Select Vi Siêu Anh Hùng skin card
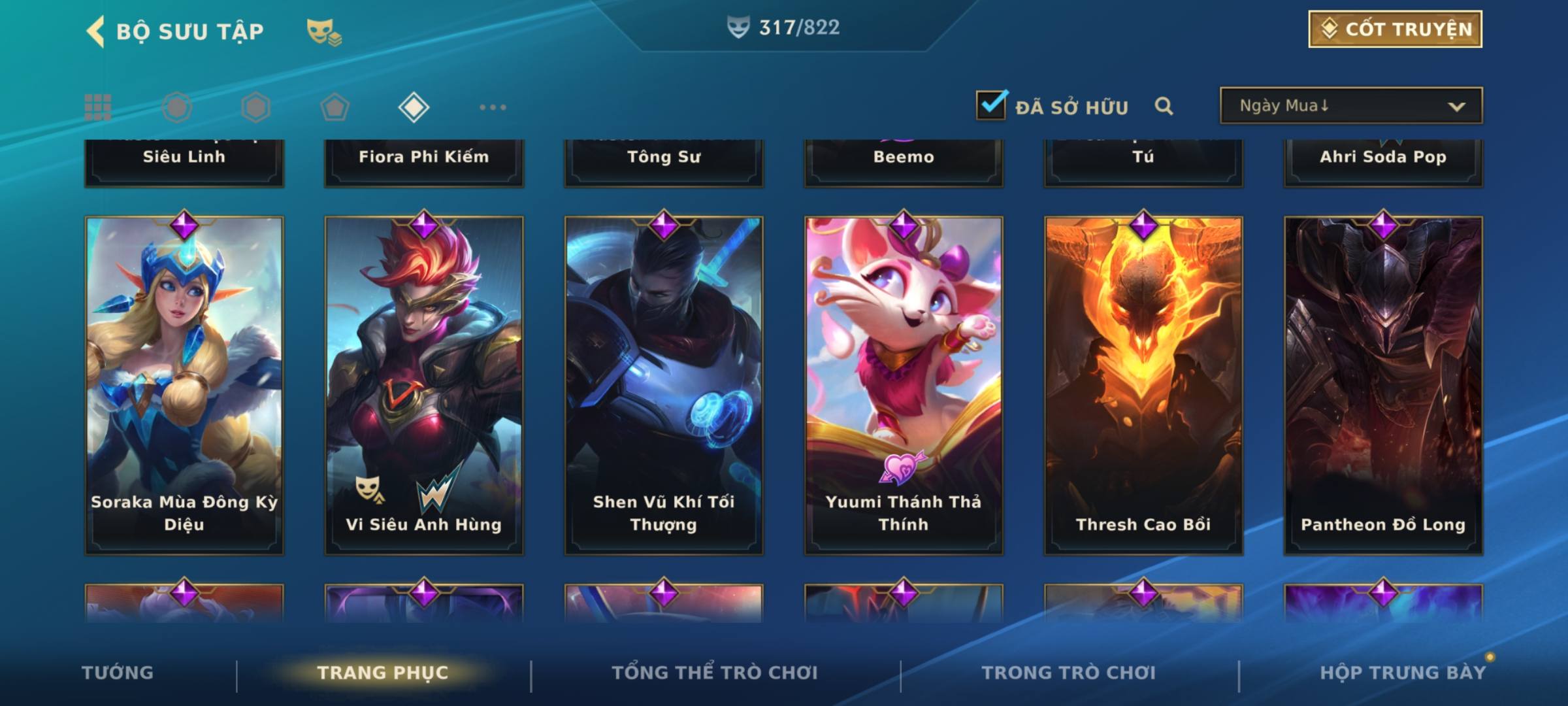 (x=424, y=386)
